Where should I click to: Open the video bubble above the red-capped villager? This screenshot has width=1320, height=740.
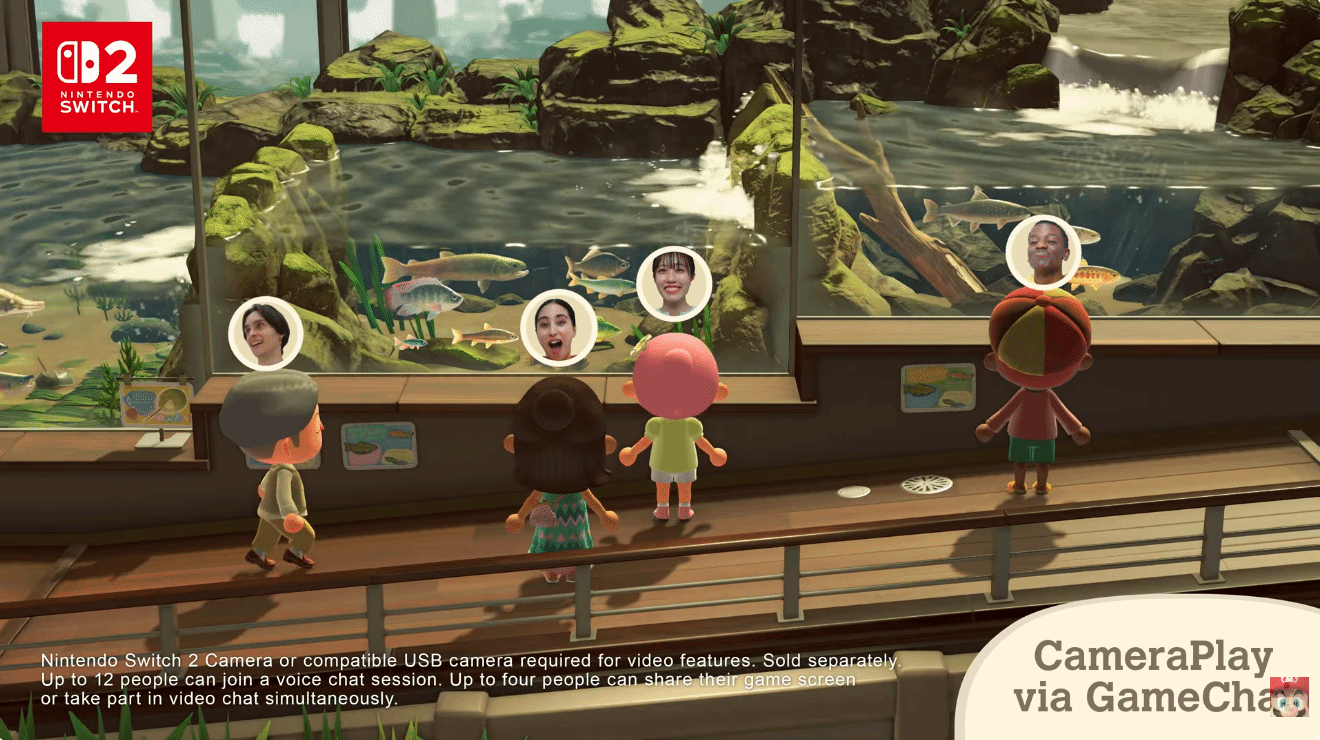1042,251
